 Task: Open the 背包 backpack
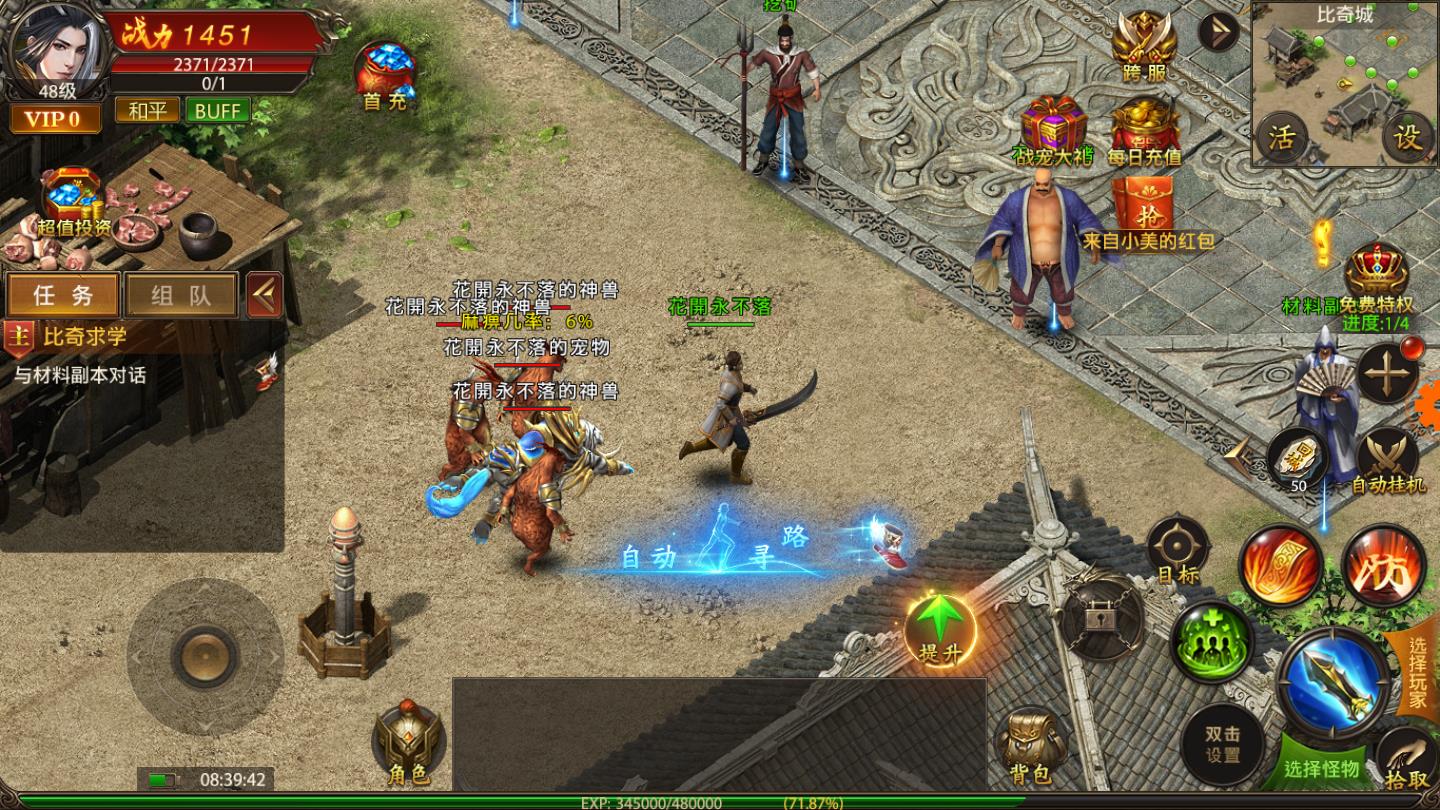point(1030,746)
